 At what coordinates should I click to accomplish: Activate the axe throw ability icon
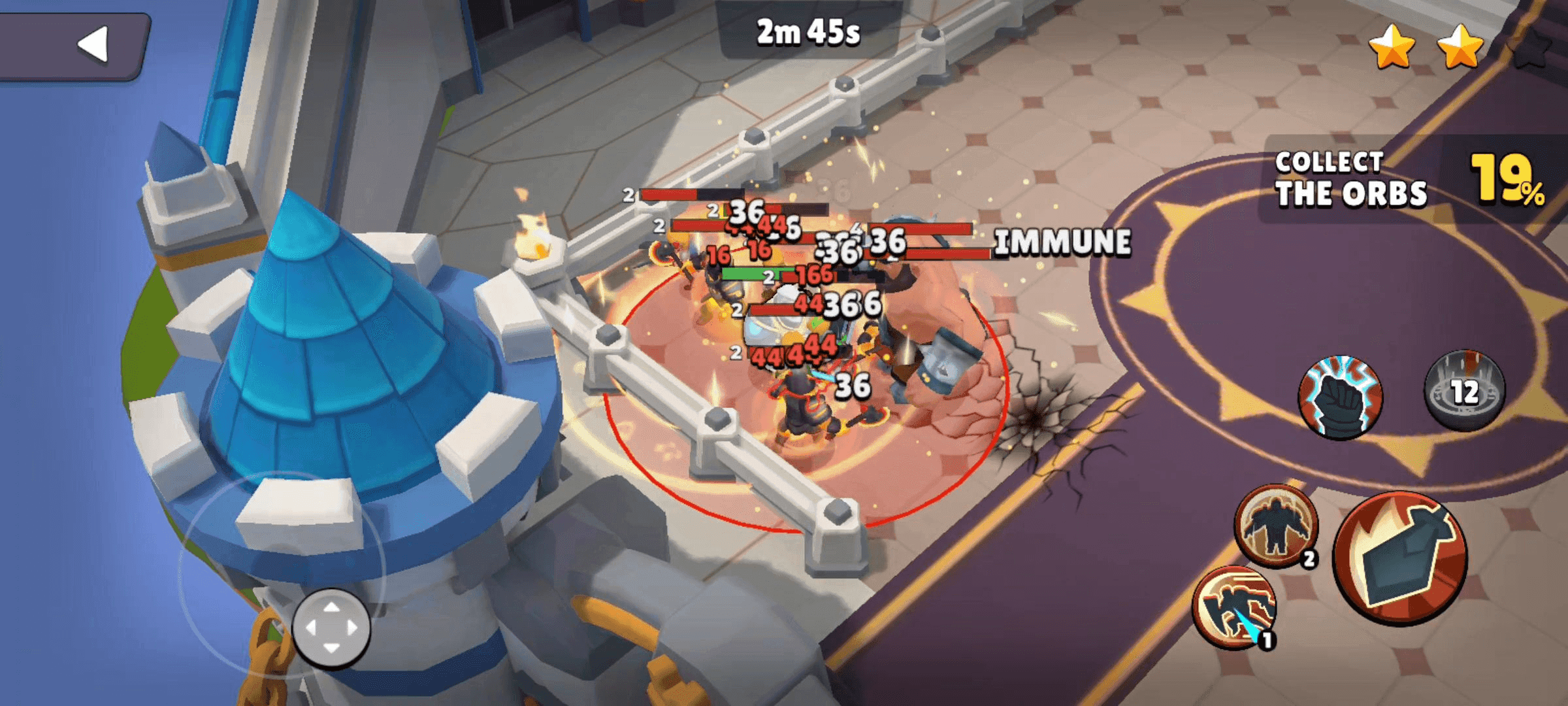1234,607
